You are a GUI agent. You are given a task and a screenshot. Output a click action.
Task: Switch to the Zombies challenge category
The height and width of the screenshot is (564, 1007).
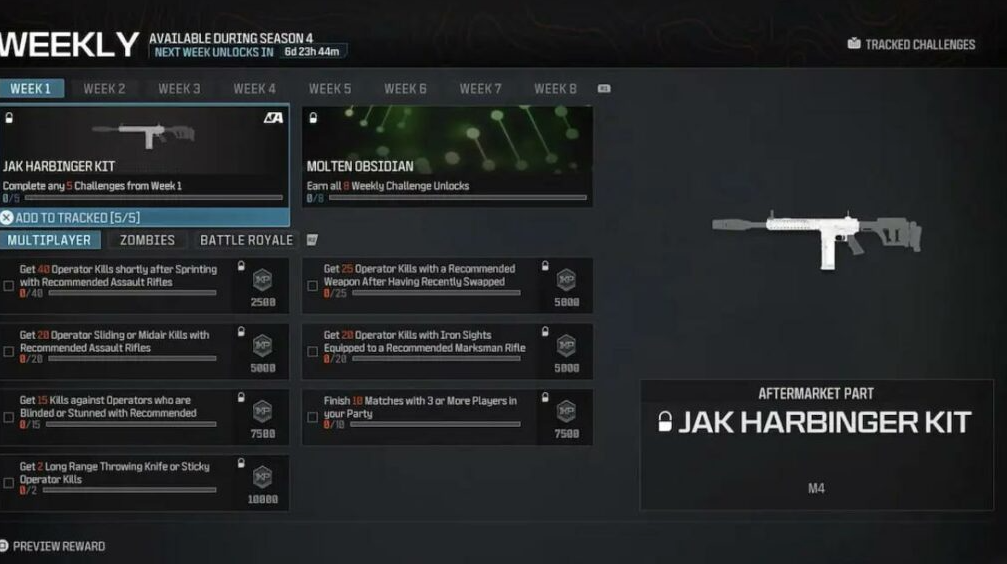point(147,240)
